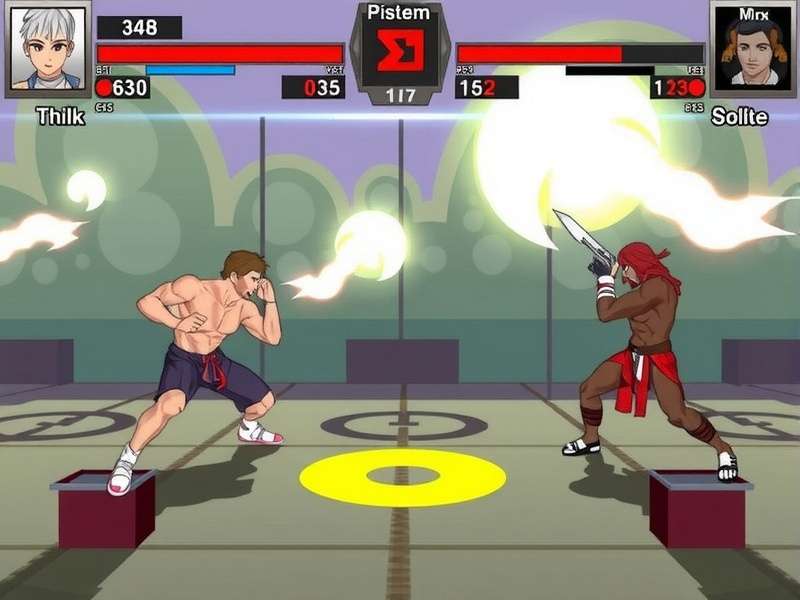Screen dimensions: 800x600
Task: Select Solite's character portrait
Action: (752, 47)
